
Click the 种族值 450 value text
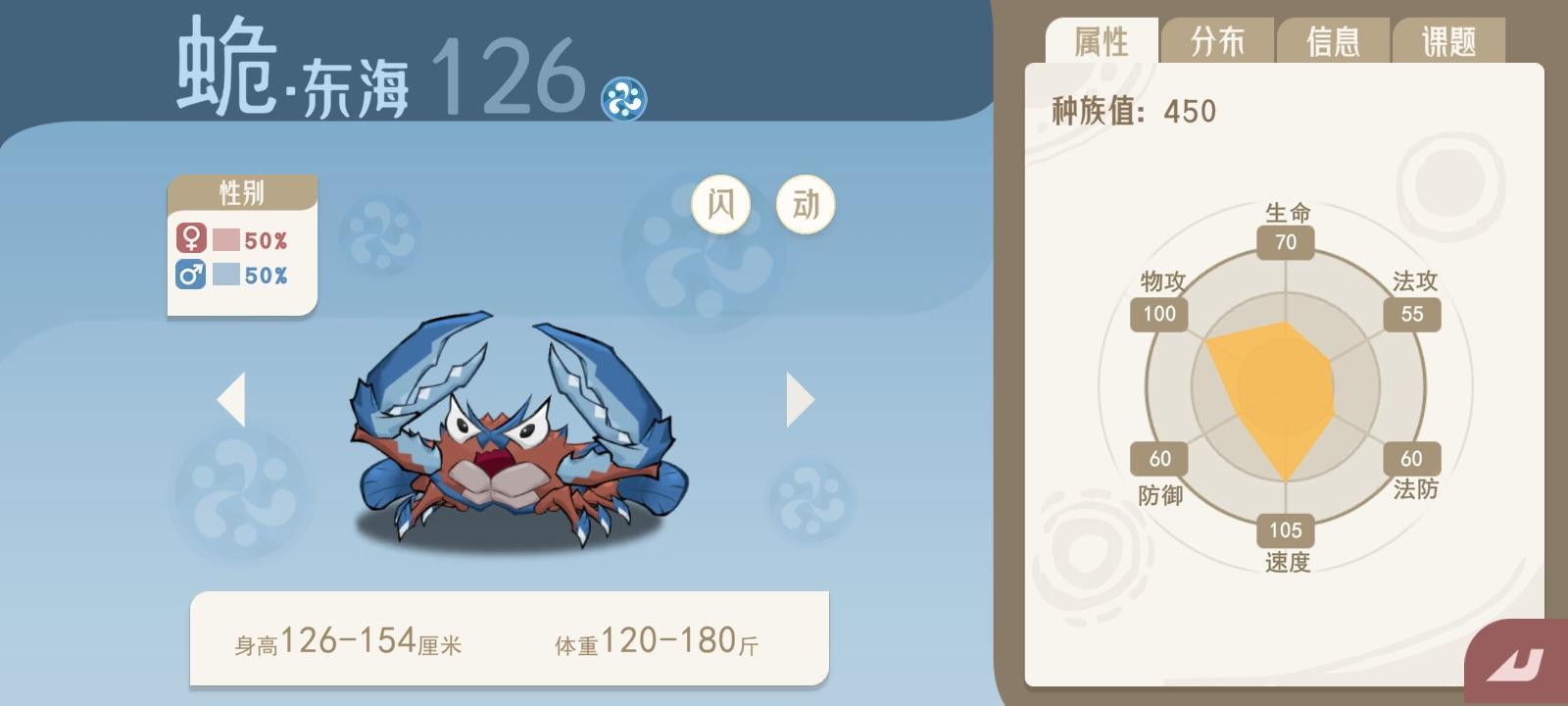point(1130,111)
